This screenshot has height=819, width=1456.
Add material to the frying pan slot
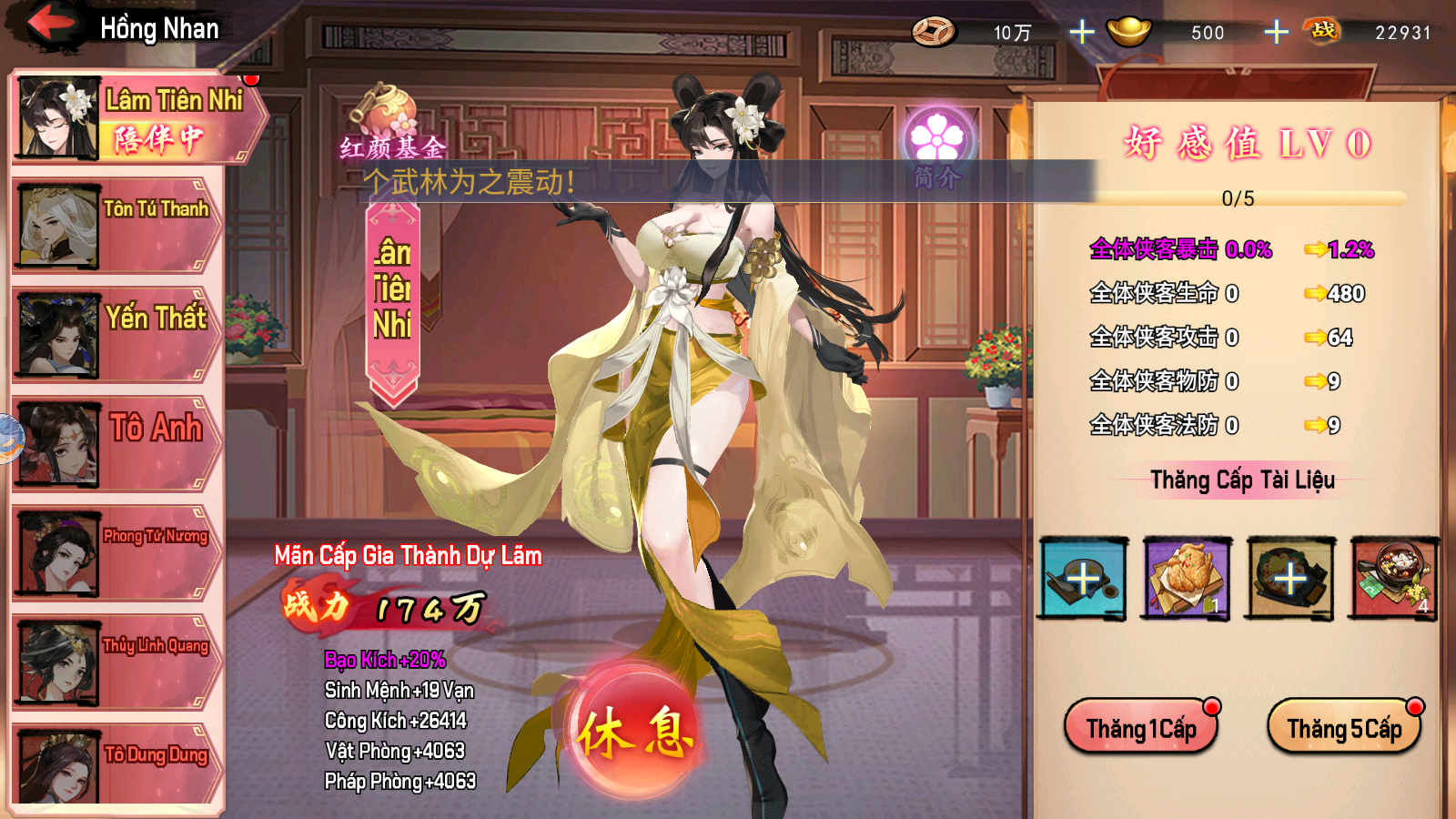click(1083, 579)
